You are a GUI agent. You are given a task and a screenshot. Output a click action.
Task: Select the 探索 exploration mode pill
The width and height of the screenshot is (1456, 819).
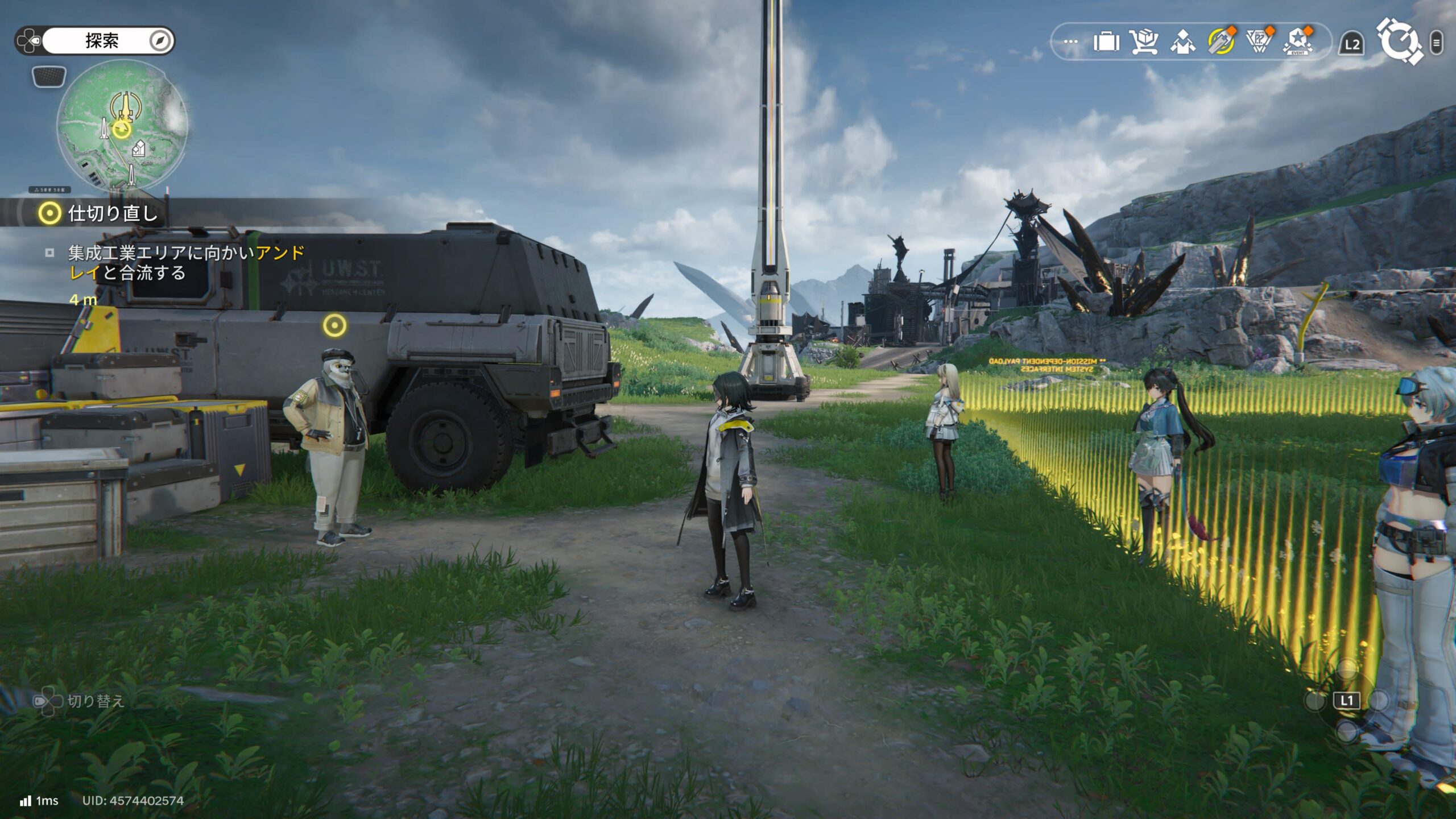coord(102,40)
